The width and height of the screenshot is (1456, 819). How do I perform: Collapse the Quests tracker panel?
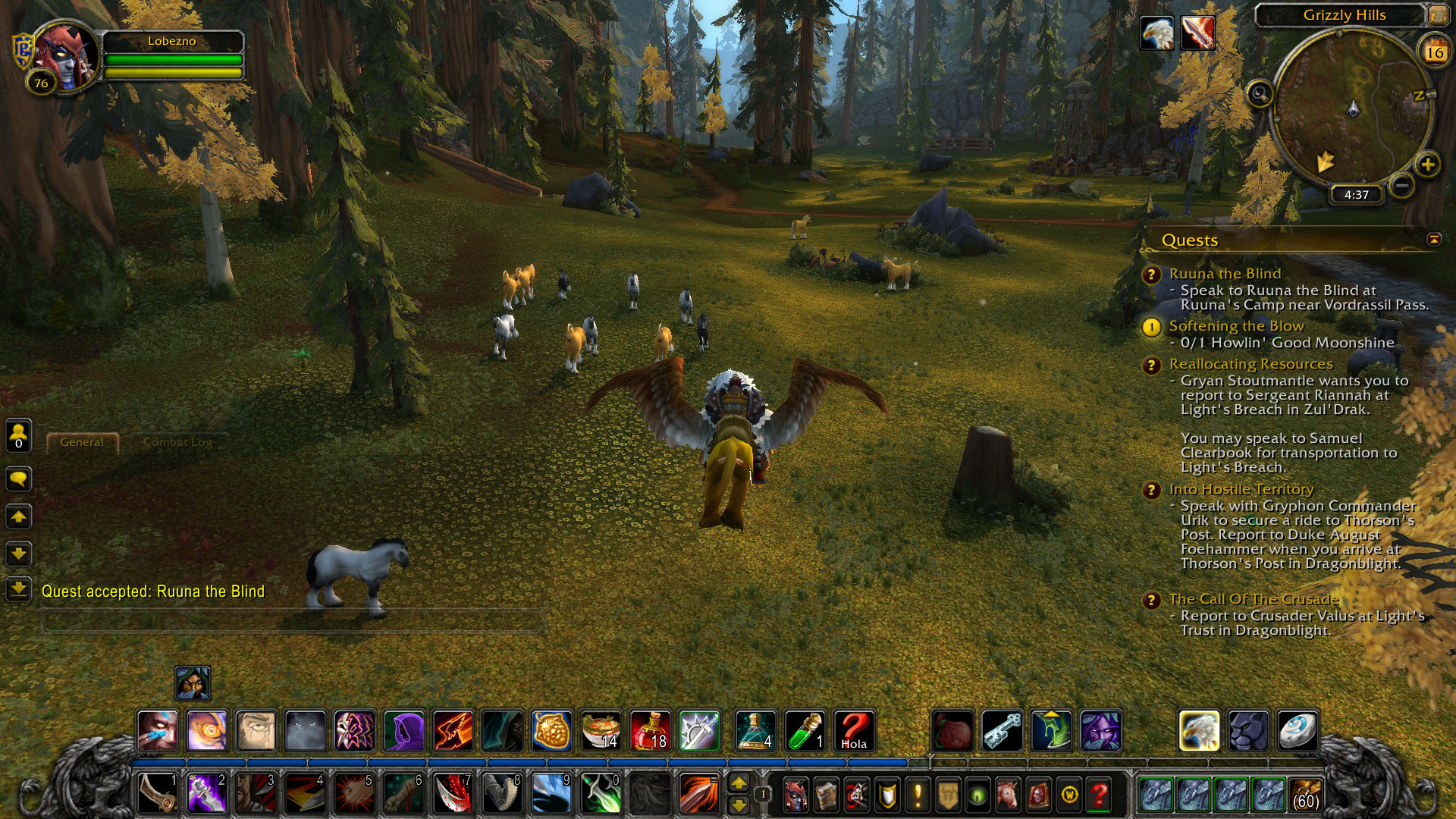tap(1433, 240)
